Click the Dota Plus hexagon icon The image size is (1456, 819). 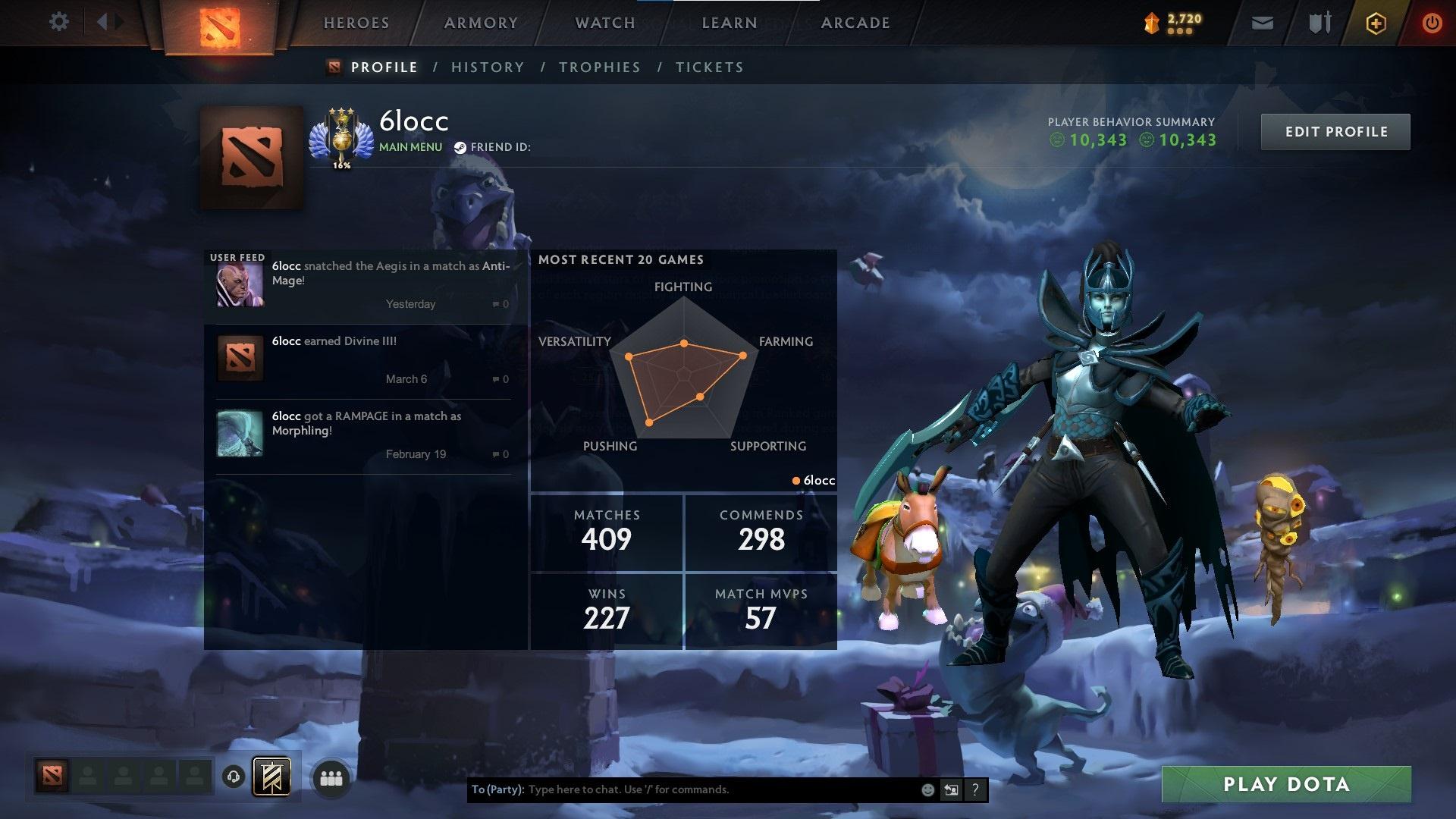(1375, 23)
